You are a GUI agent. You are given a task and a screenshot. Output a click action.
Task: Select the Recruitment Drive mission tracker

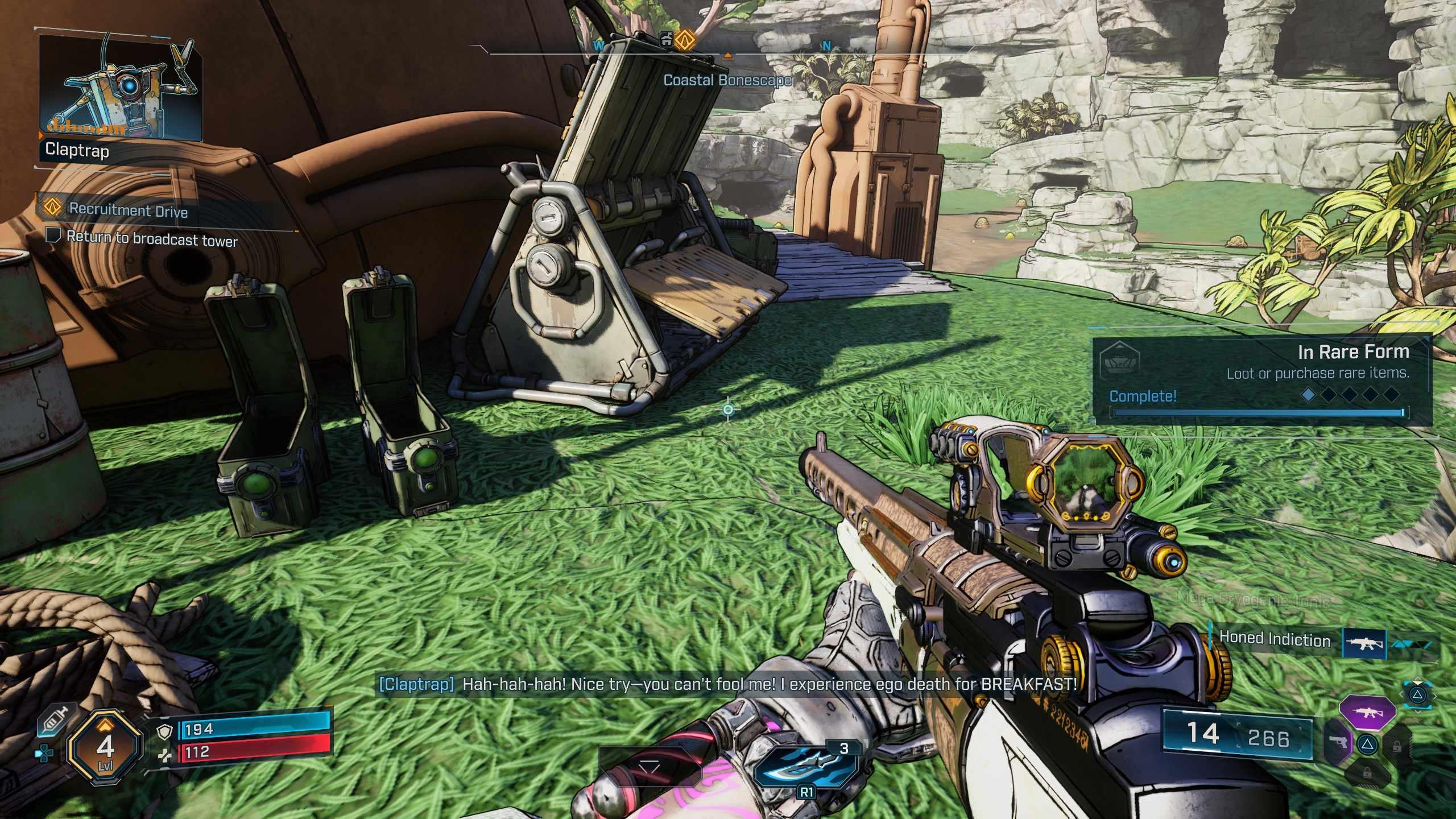point(129,210)
